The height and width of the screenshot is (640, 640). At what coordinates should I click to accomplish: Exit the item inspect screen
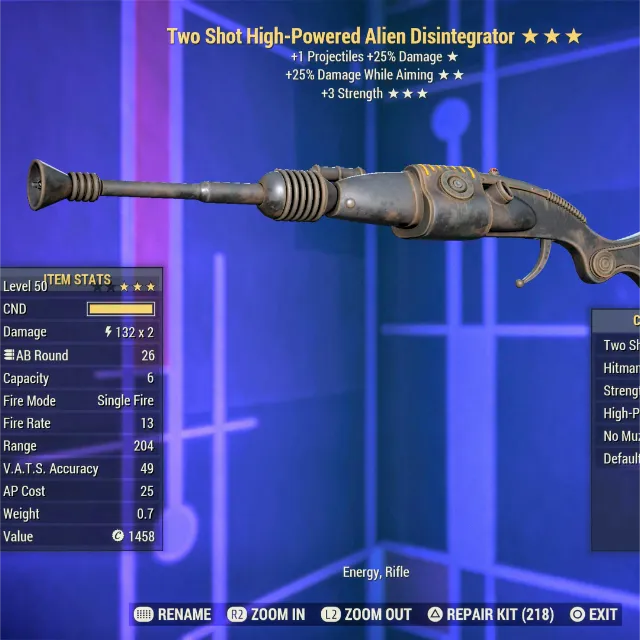pyautogui.click(x=594, y=614)
